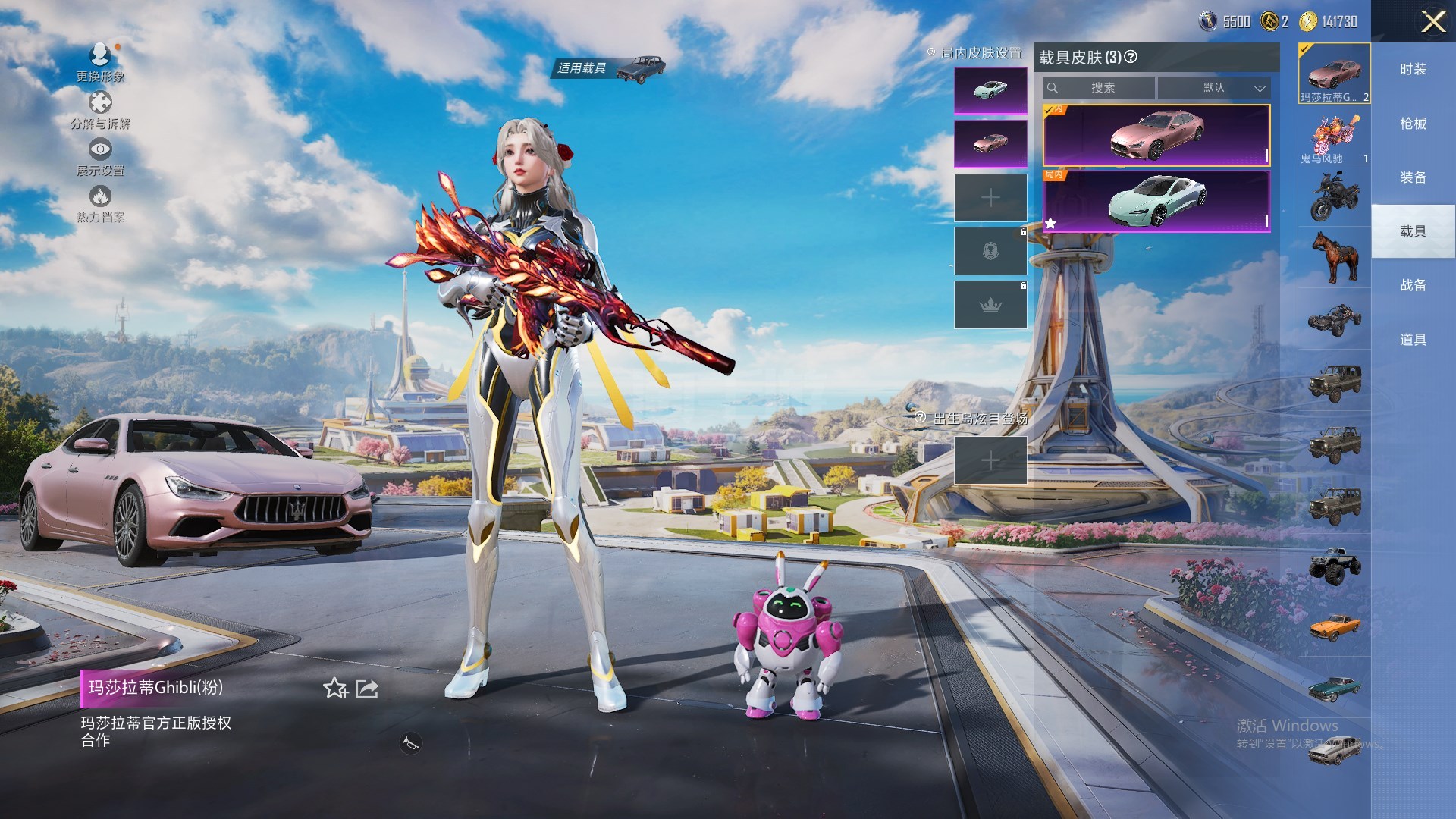
Task: Open the 道具 tab
Action: pos(1413,340)
